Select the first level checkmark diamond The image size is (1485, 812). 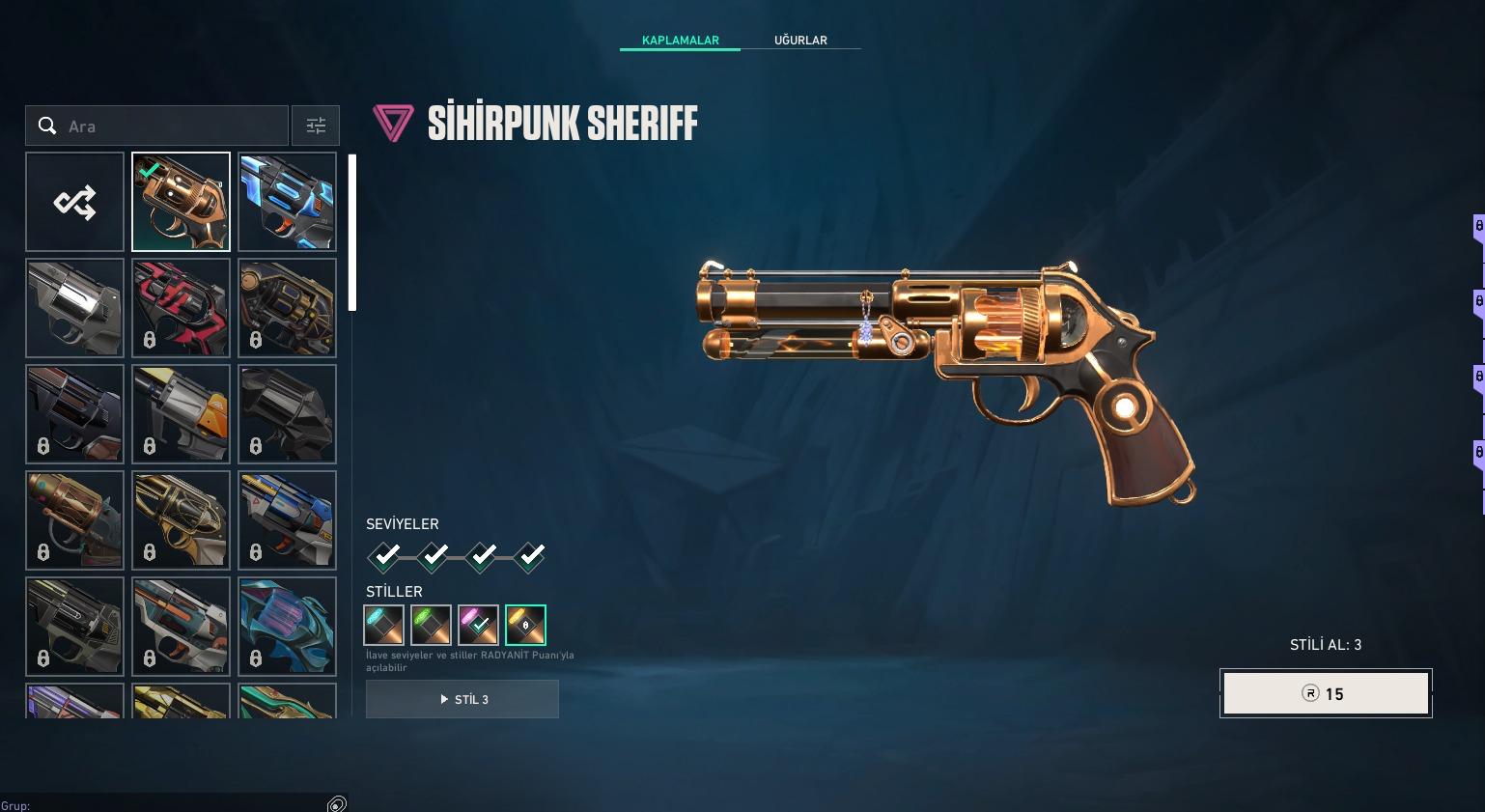pos(385,556)
